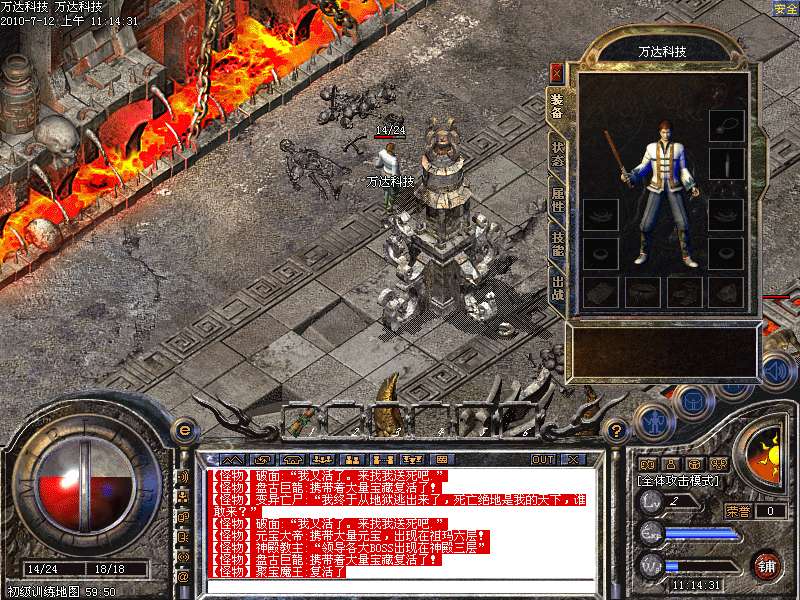Click the chat text input line
The height and width of the screenshot is (600, 800).
400,584
